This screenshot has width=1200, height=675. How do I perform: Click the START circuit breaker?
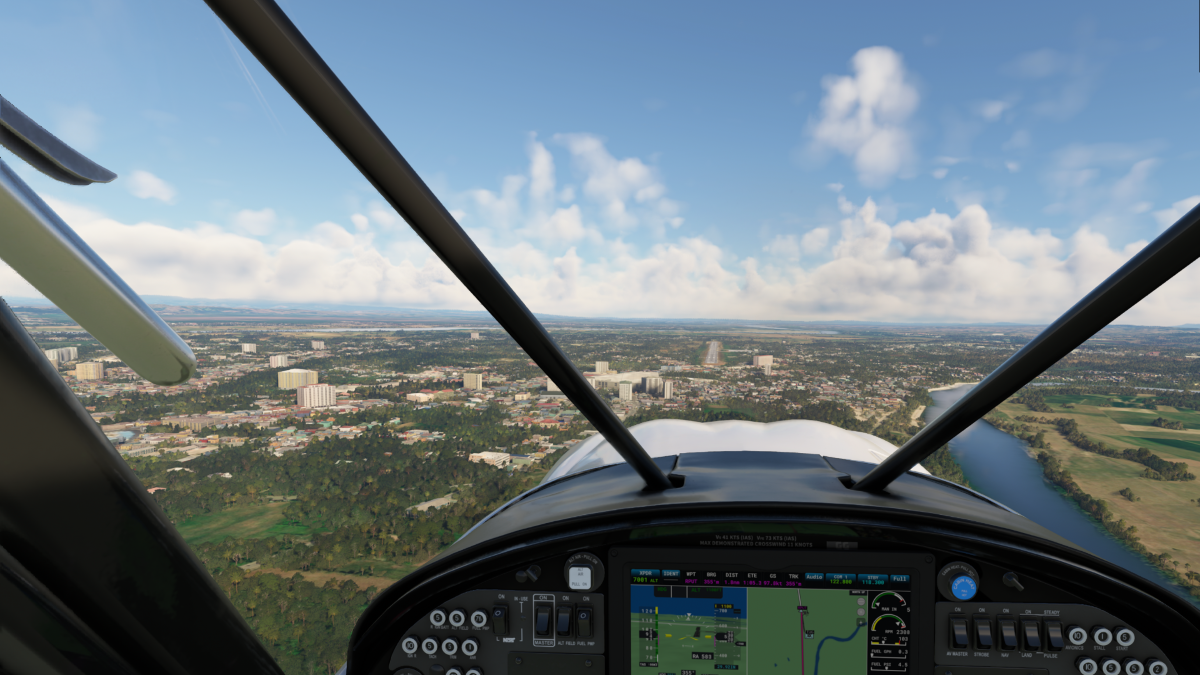pos(1126,636)
